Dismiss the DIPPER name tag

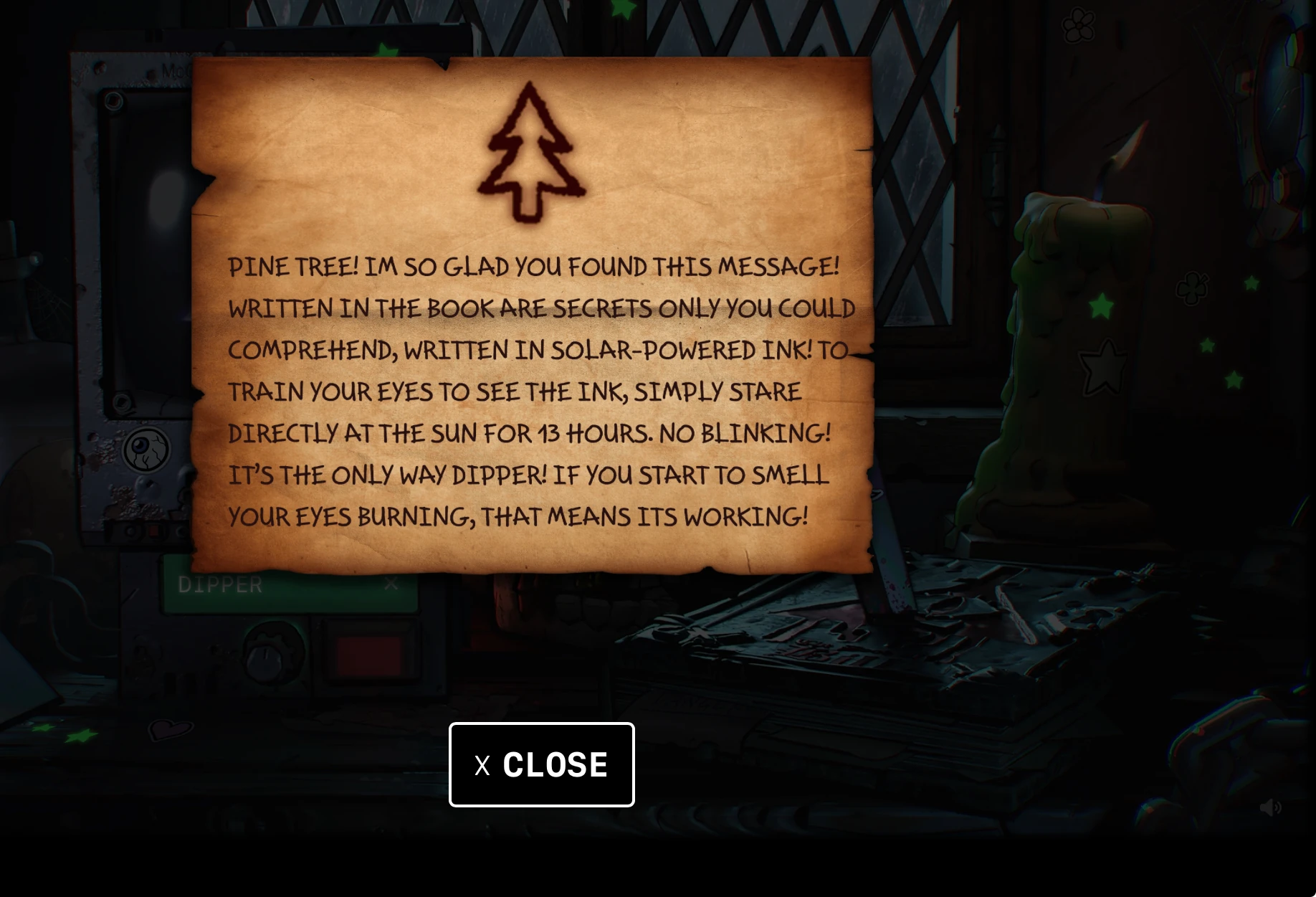(x=389, y=583)
